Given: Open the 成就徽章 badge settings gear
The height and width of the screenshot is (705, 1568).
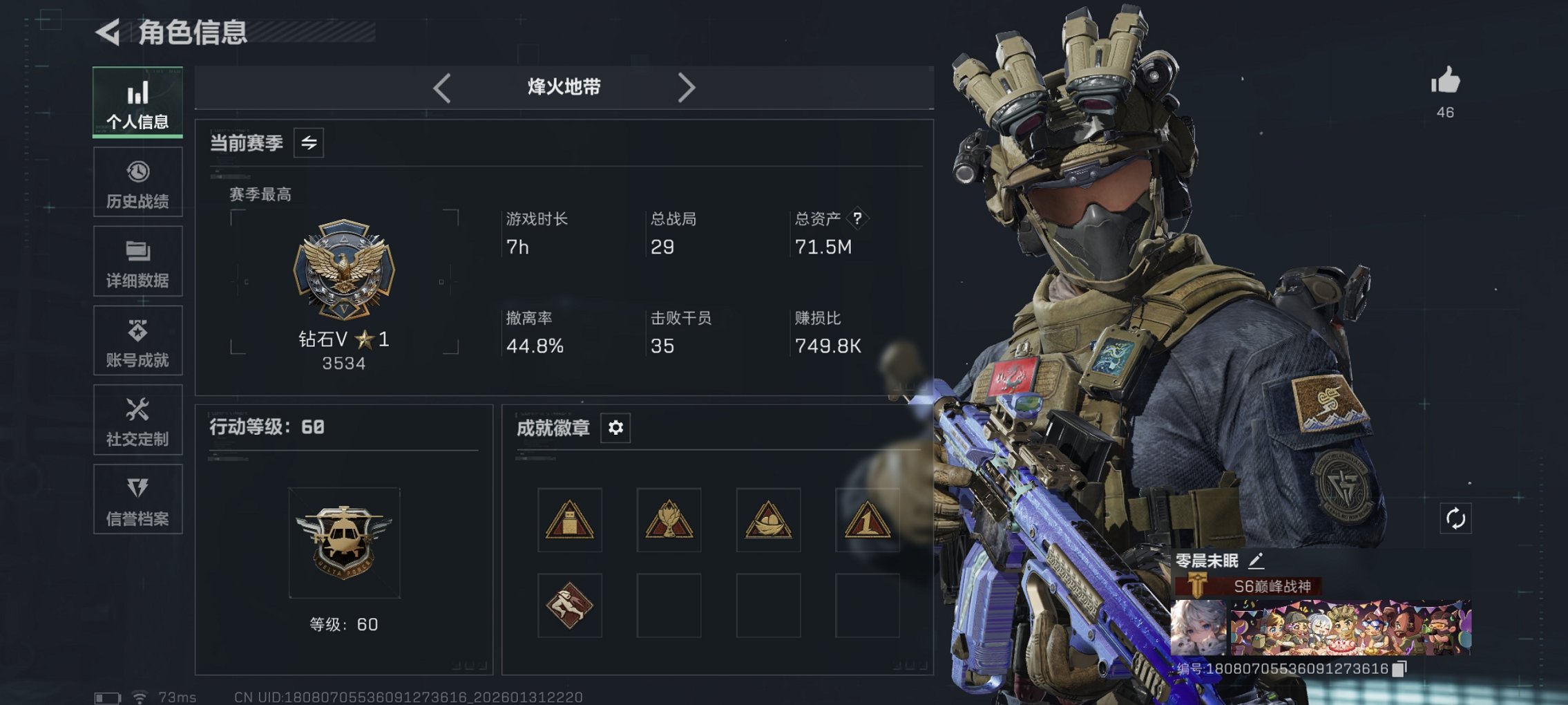Looking at the screenshot, I should (616, 428).
